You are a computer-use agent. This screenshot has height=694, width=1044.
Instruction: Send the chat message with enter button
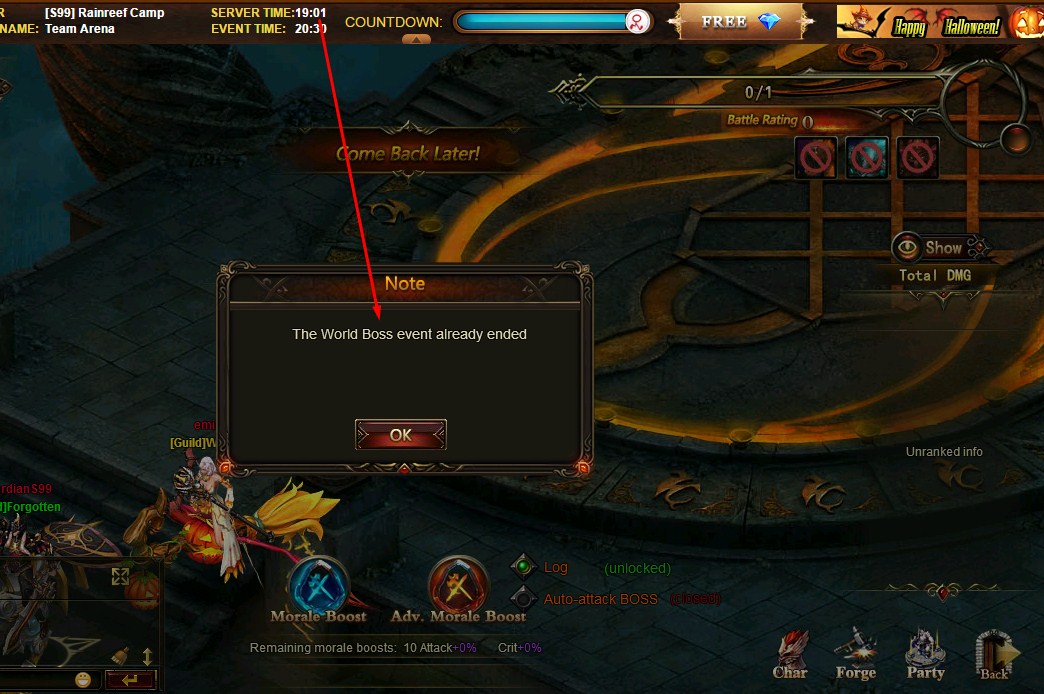[130, 680]
